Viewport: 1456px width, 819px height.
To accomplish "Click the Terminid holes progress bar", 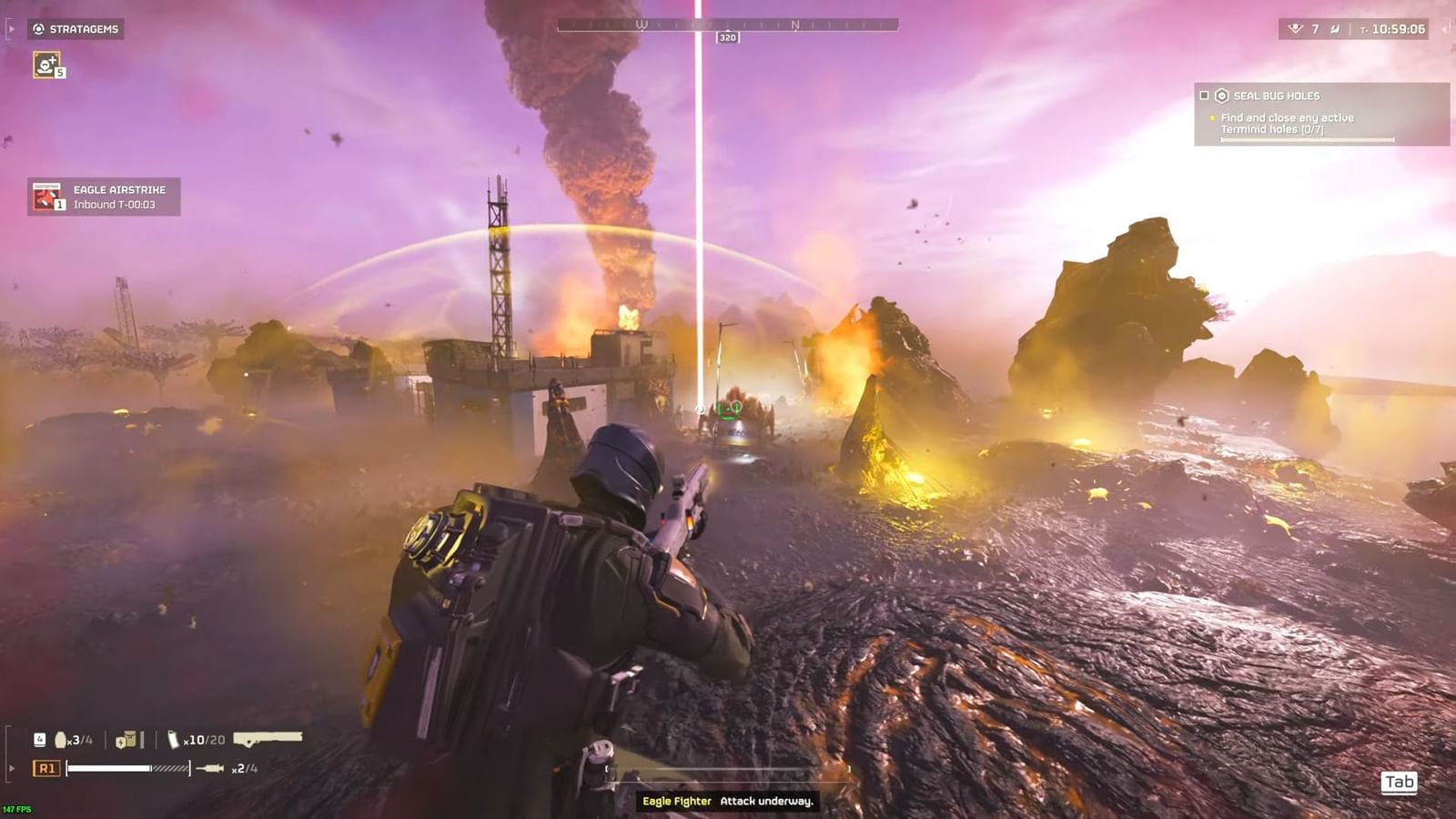I will (x=1308, y=138).
